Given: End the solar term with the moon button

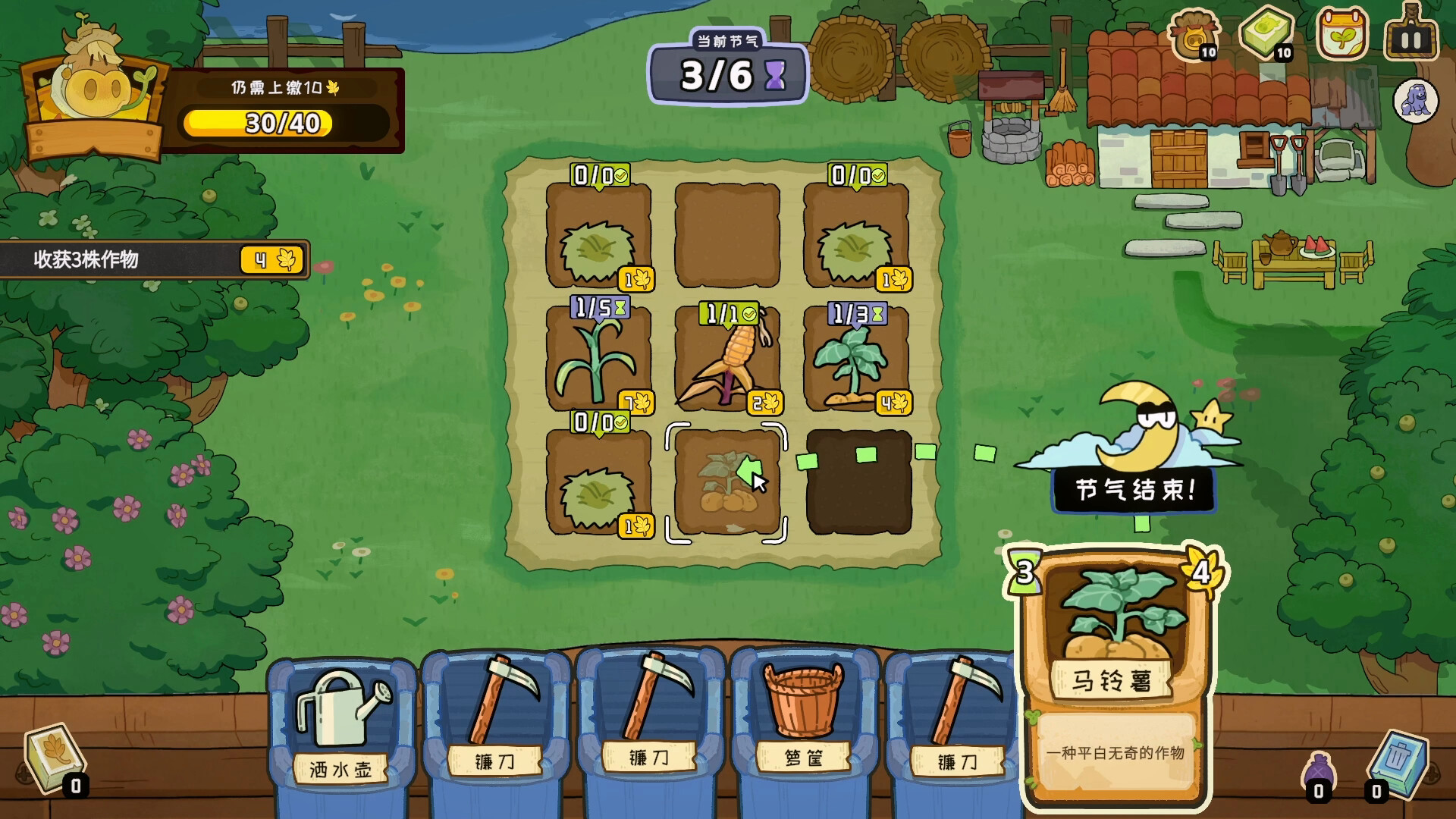Looking at the screenshot, I should [1134, 488].
